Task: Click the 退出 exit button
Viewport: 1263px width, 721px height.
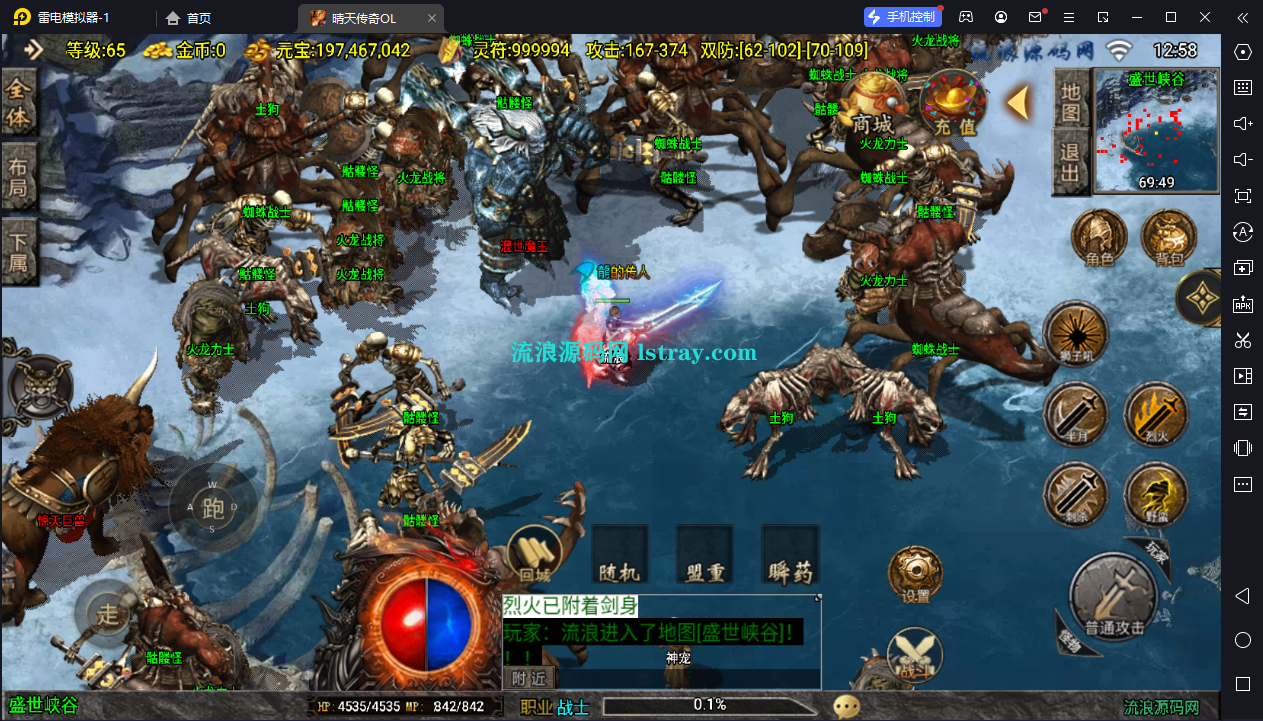Action: [1071, 164]
